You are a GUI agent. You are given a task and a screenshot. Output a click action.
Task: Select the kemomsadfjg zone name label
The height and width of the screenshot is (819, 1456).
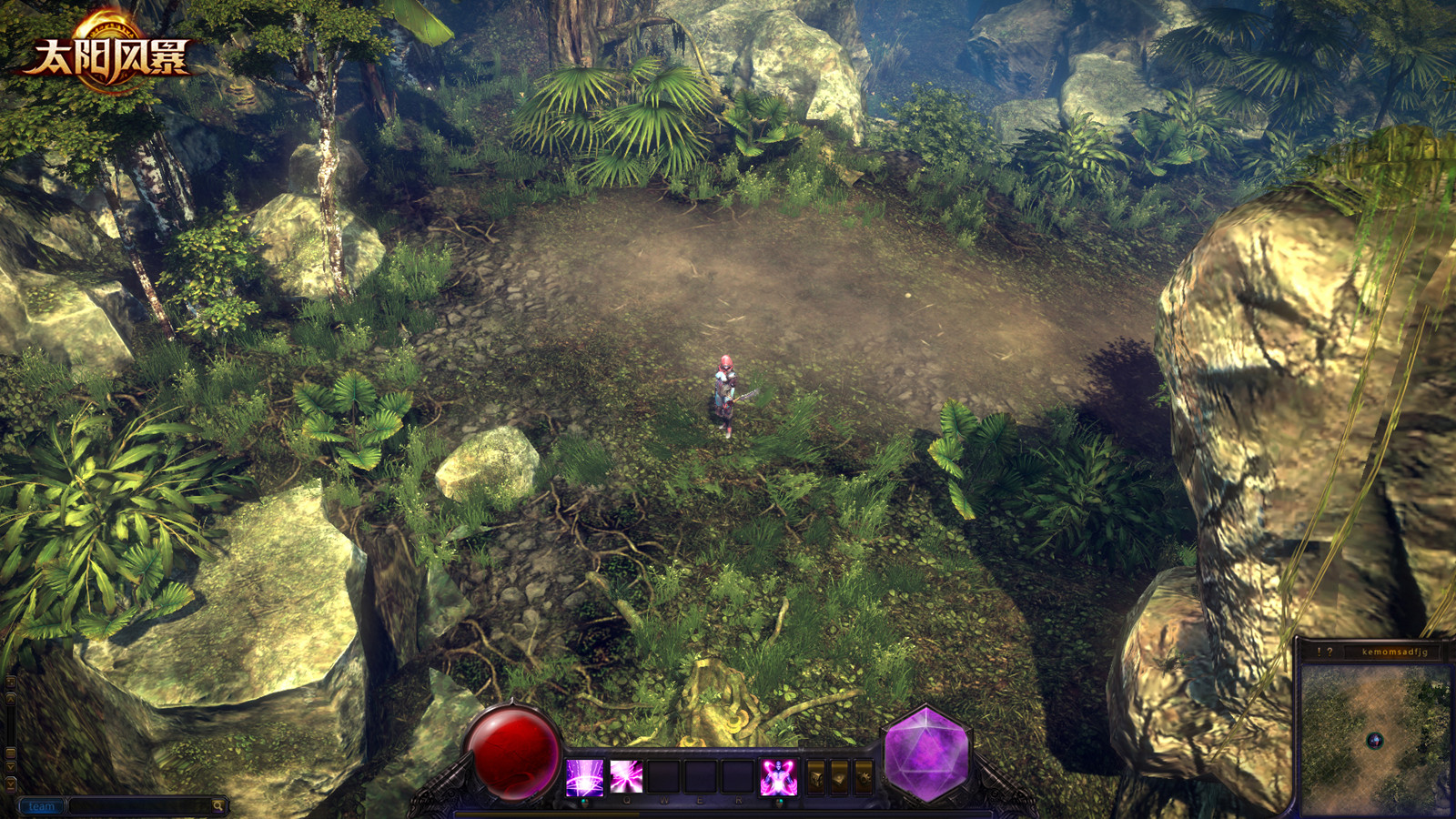[x=1394, y=652]
